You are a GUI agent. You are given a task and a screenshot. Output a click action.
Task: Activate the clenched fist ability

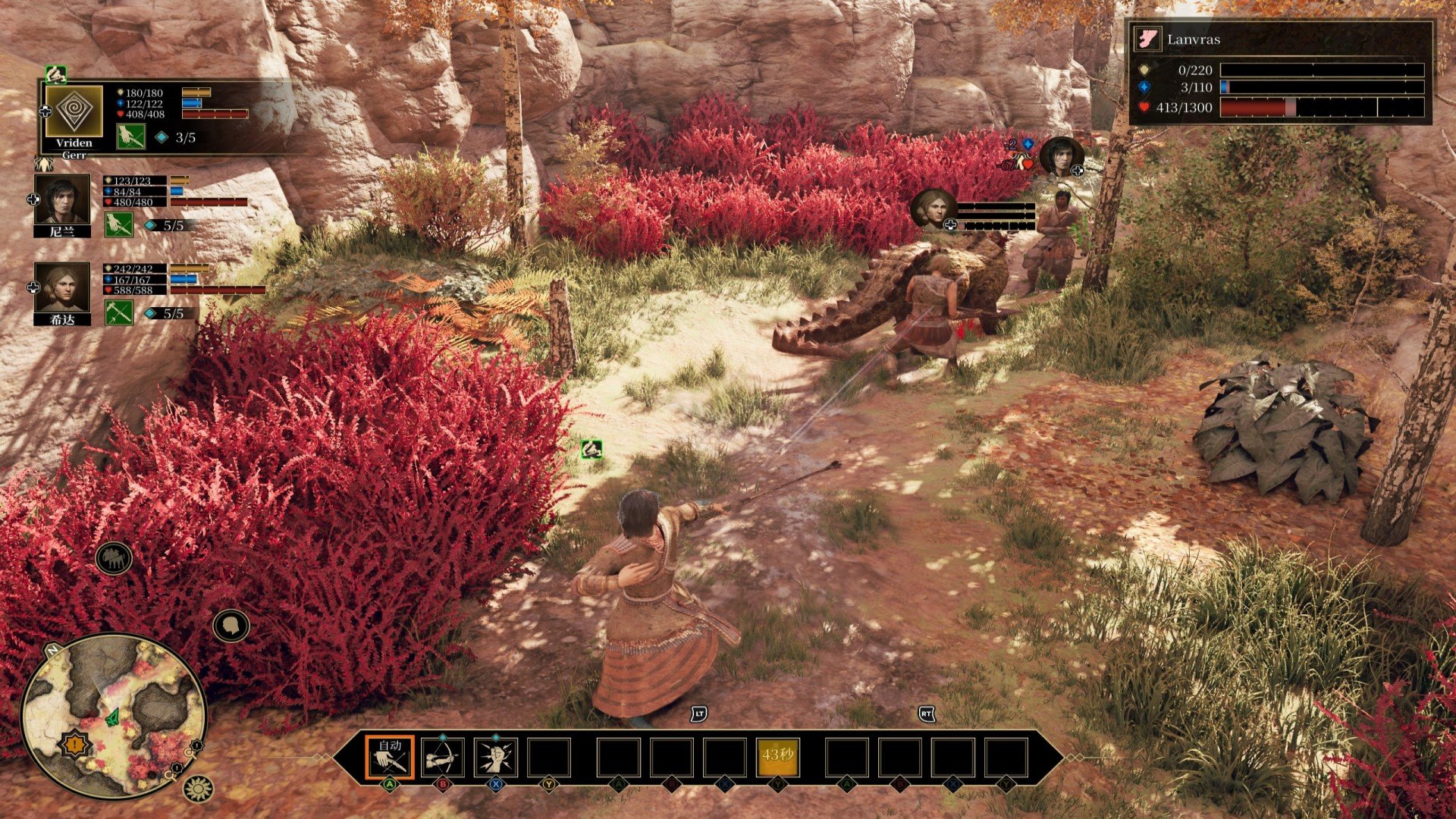[496, 757]
